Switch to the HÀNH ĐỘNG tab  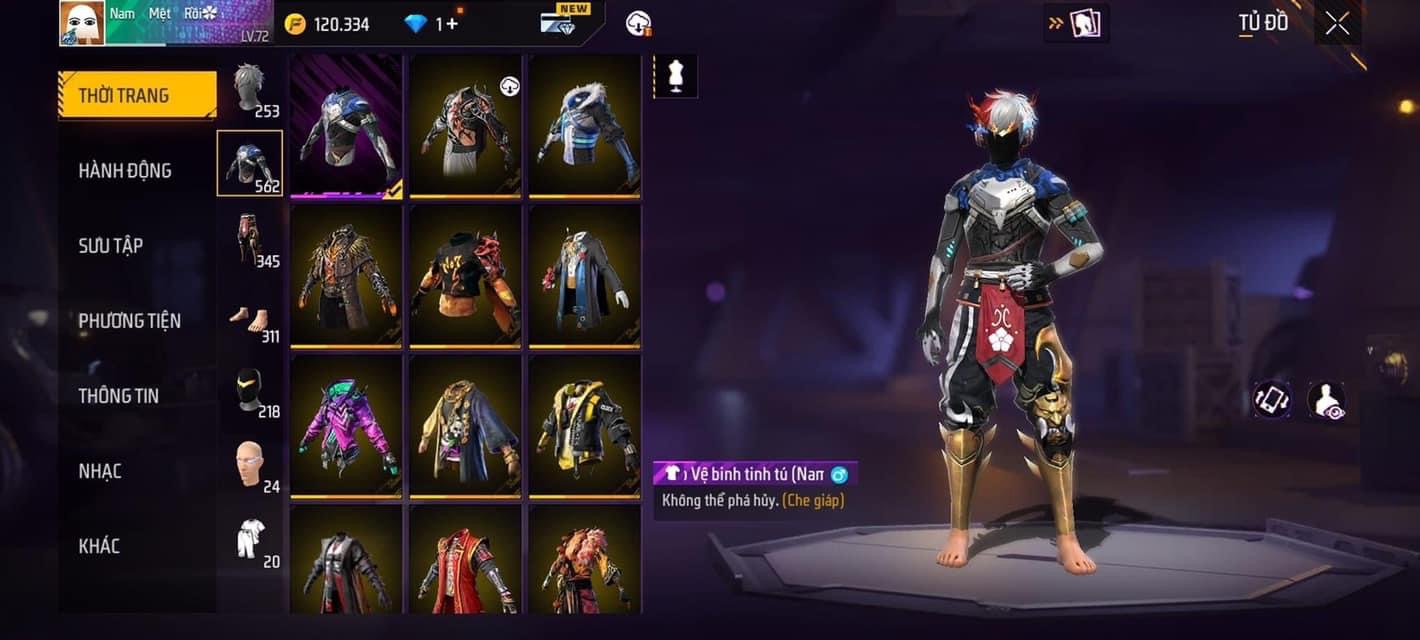pyautogui.click(x=126, y=171)
